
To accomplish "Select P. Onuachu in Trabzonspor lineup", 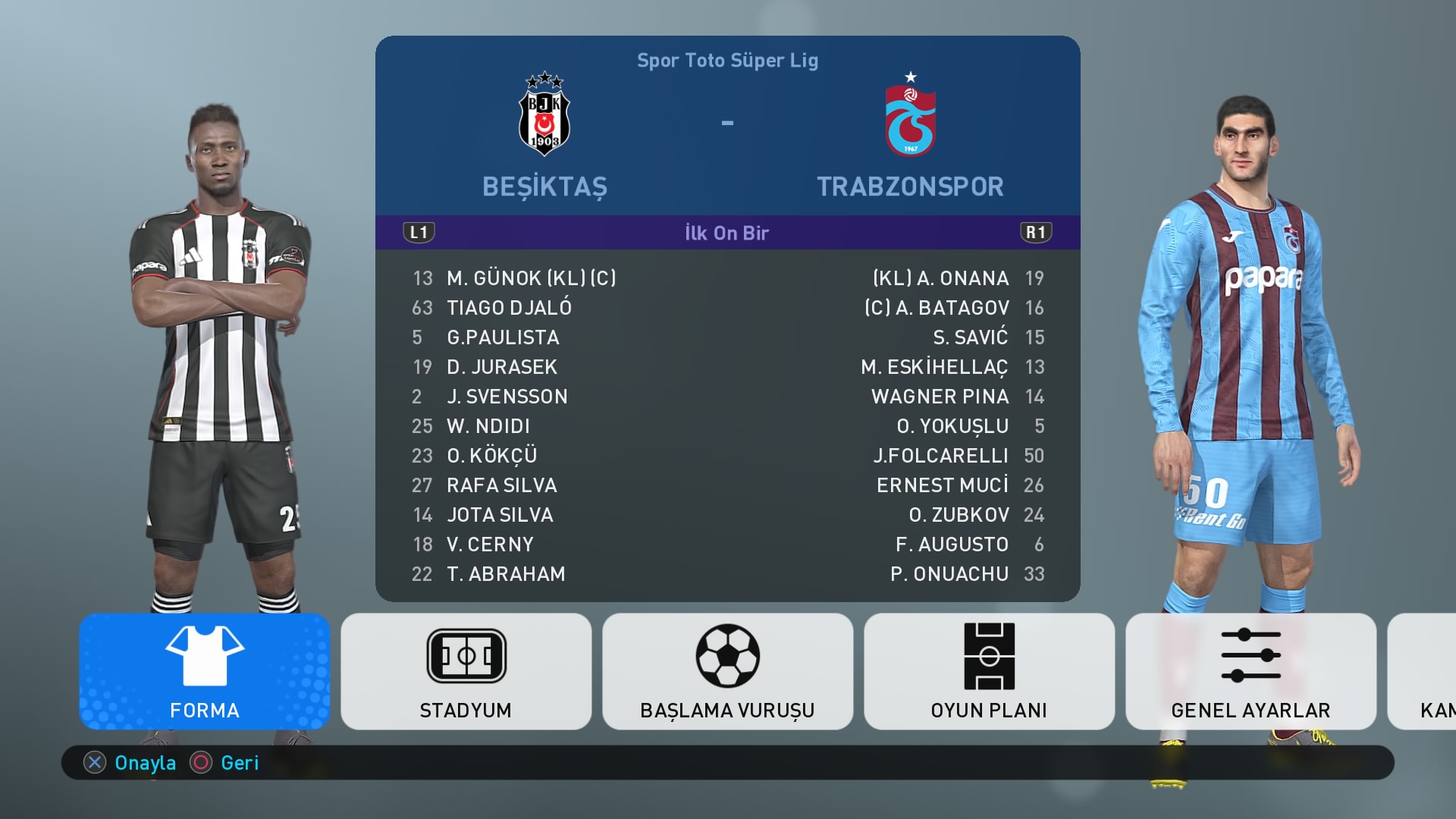I will (x=949, y=574).
